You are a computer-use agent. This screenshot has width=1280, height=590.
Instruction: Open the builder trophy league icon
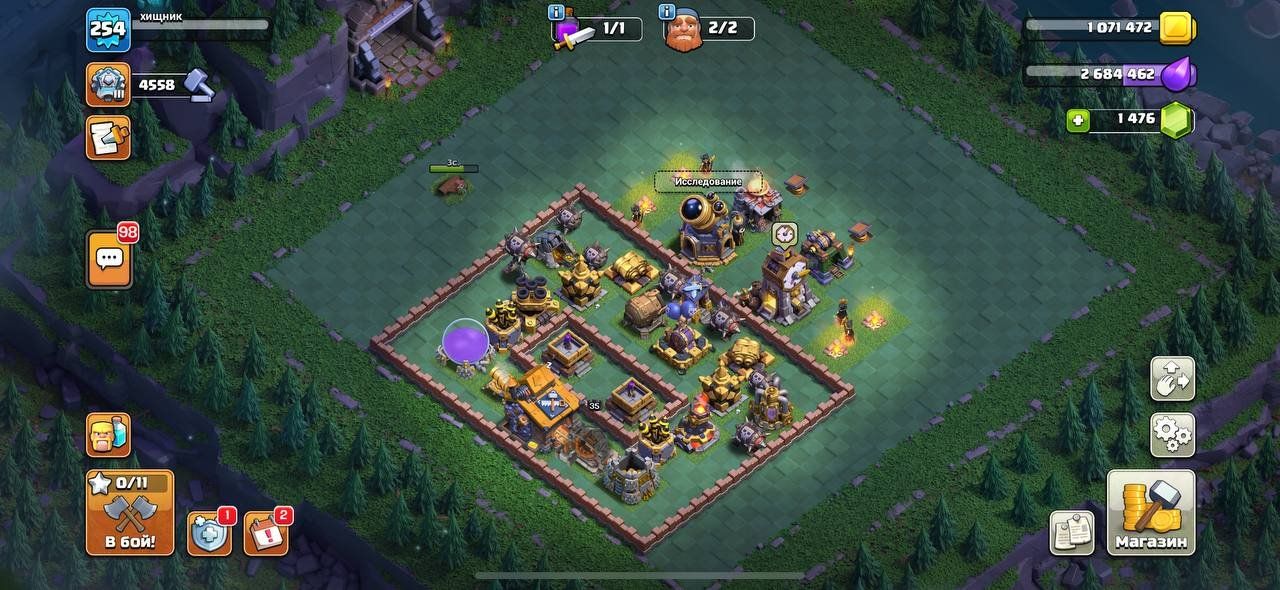[x=108, y=85]
